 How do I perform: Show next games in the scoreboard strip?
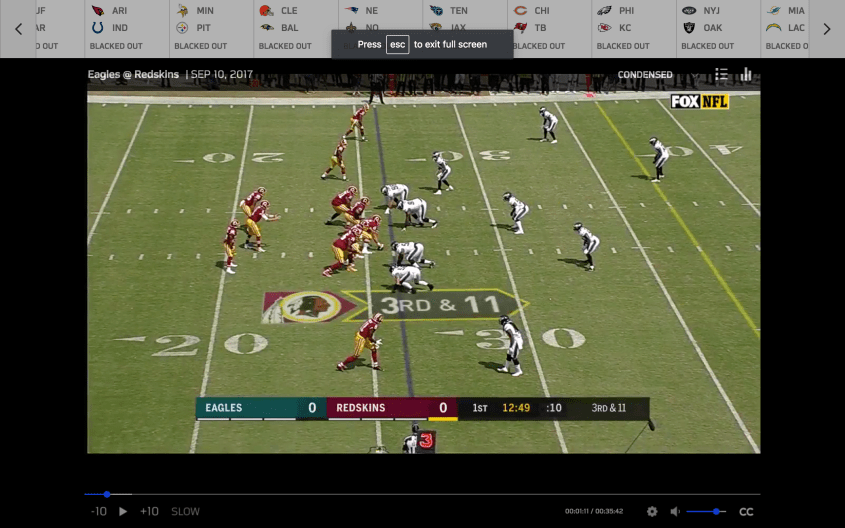click(x=827, y=29)
